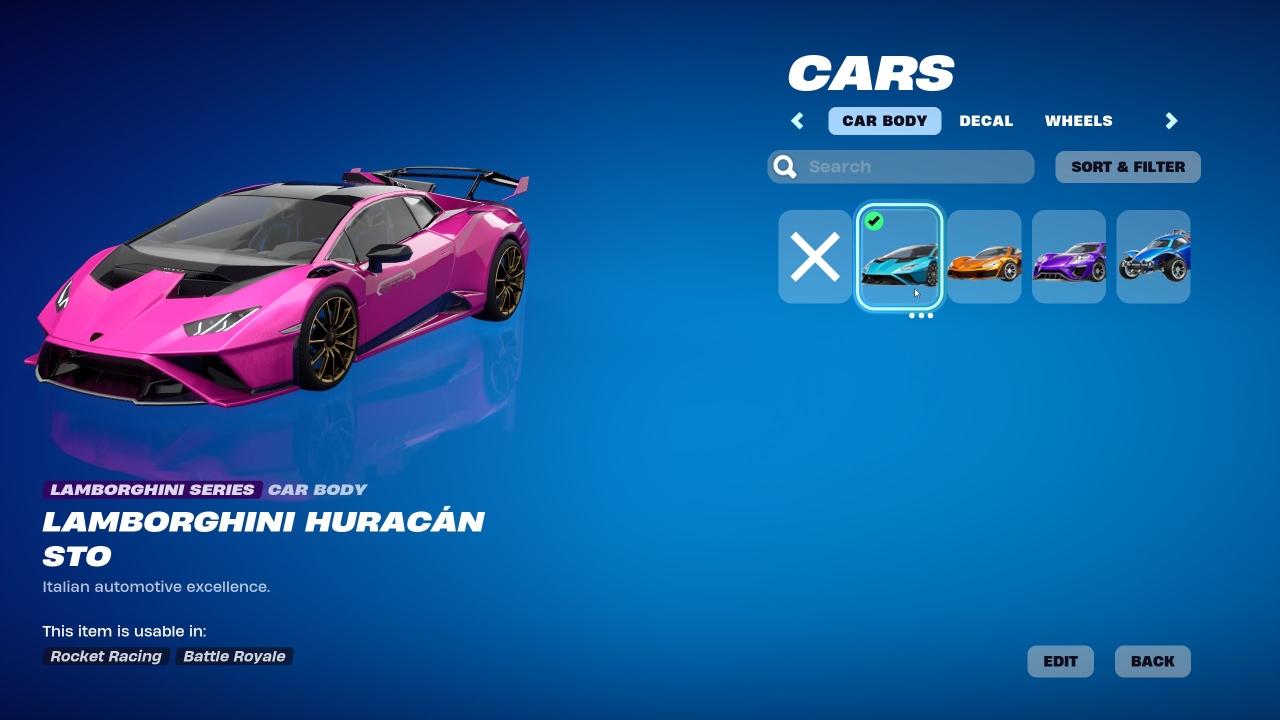Select the blue Octane buggy car body

pyautogui.click(x=1153, y=257)
